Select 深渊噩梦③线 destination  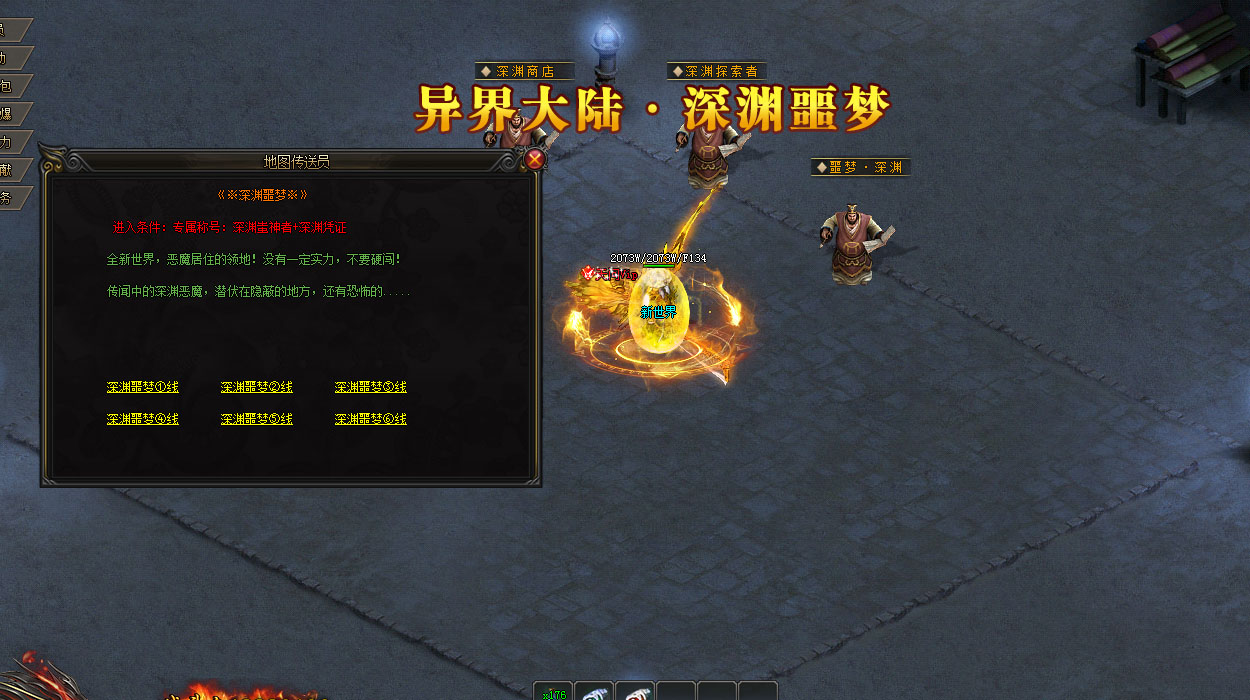click(x=370, y=387)
